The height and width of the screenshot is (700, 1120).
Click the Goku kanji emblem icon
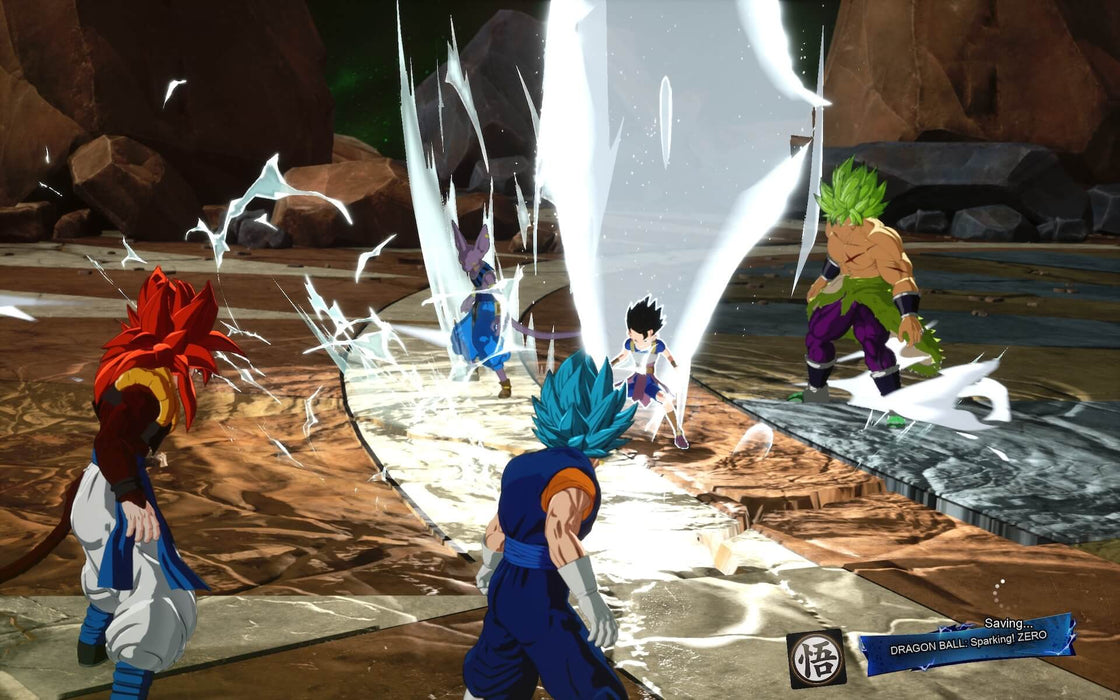[815, 658]
